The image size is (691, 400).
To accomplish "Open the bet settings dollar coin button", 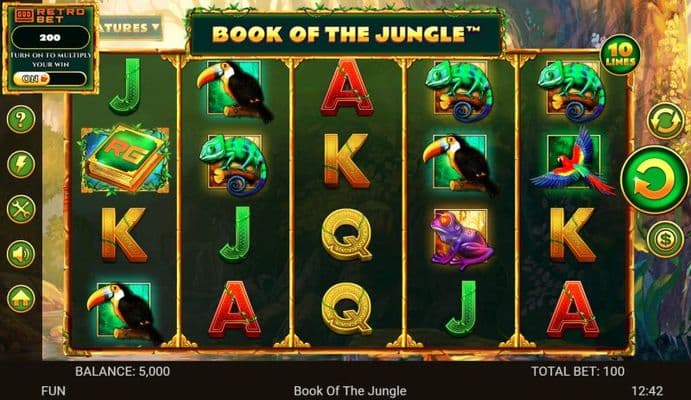I will pos(662,239).
